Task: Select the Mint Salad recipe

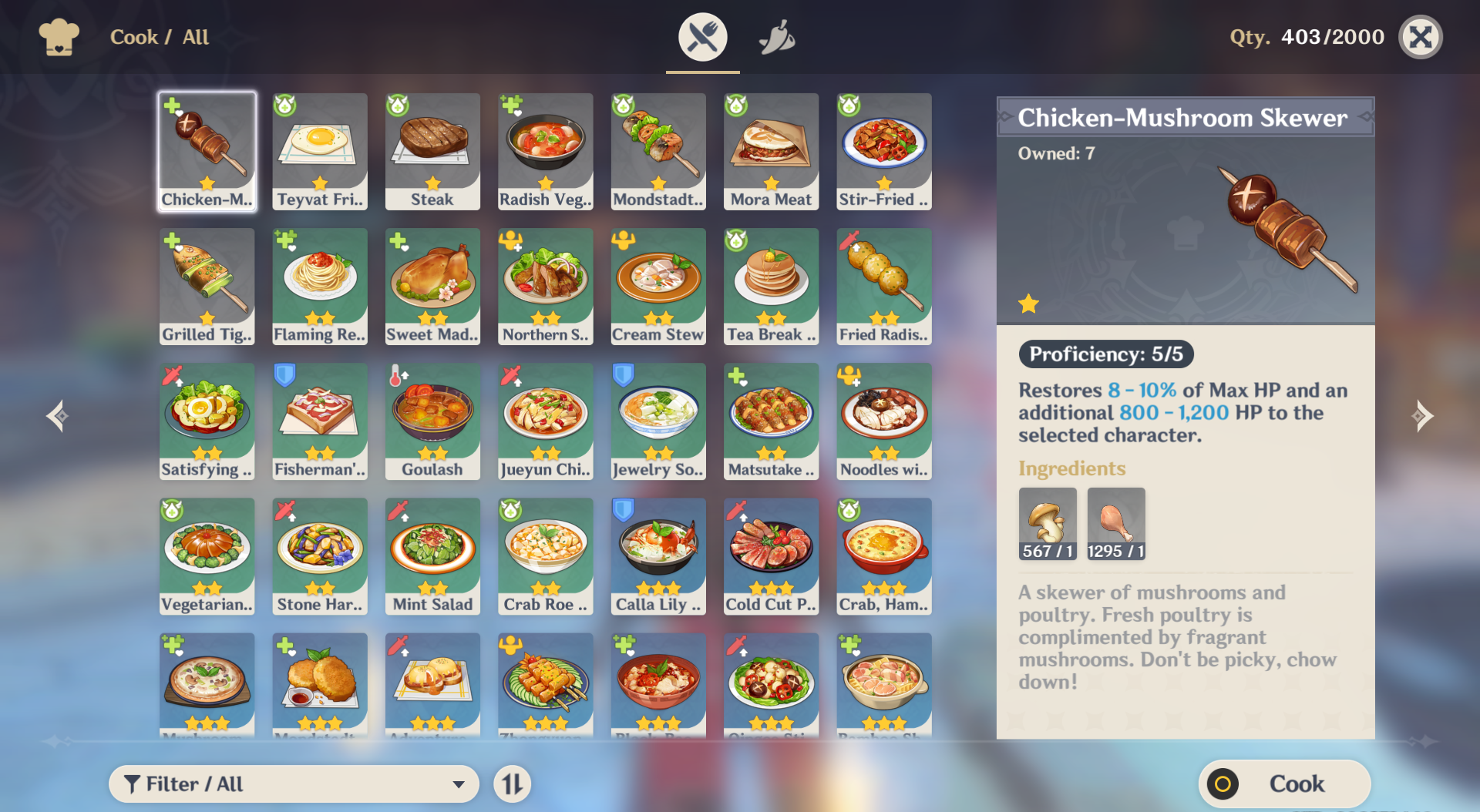Action: 432,555
